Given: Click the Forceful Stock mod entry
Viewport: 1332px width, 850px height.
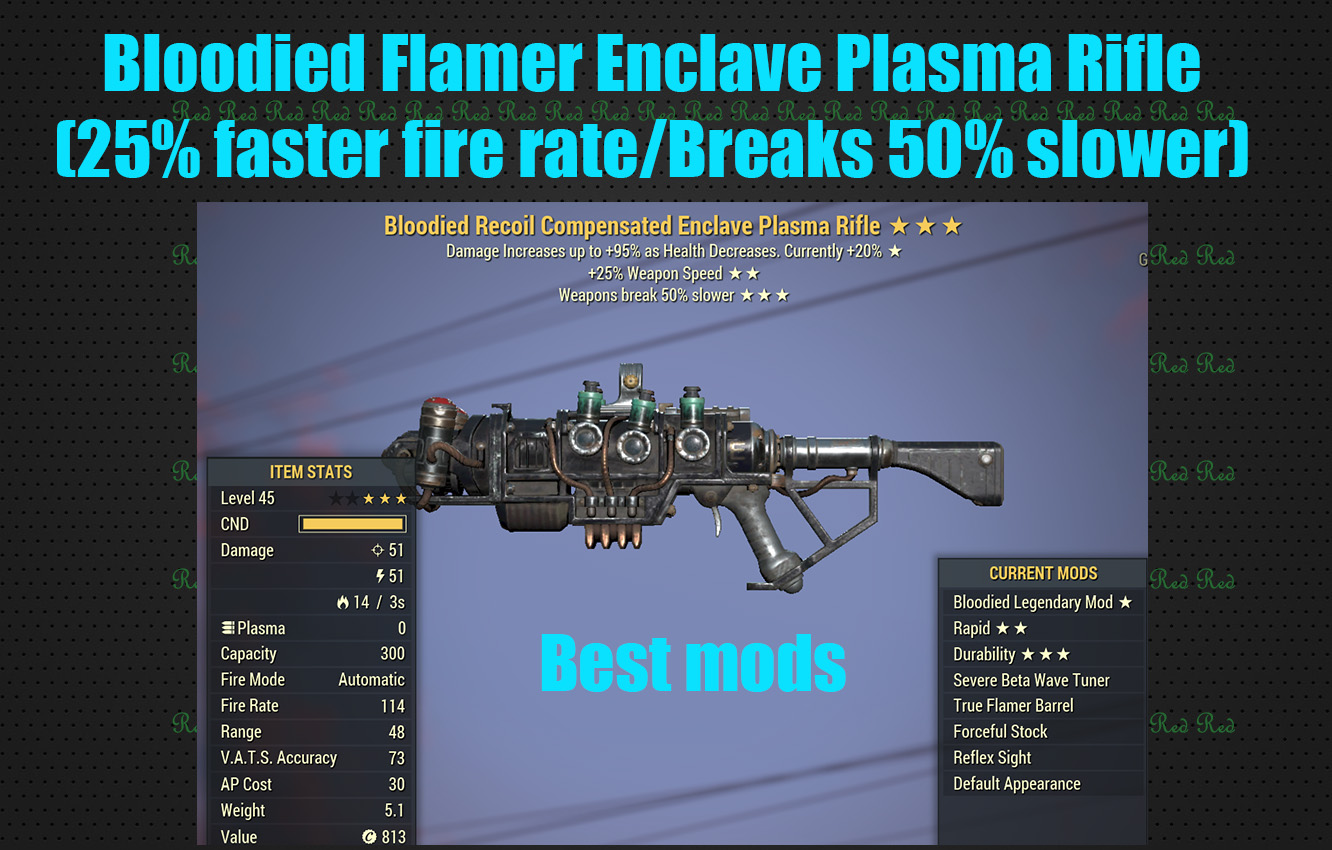Looking at the screenshot, I should (1000, 731).
